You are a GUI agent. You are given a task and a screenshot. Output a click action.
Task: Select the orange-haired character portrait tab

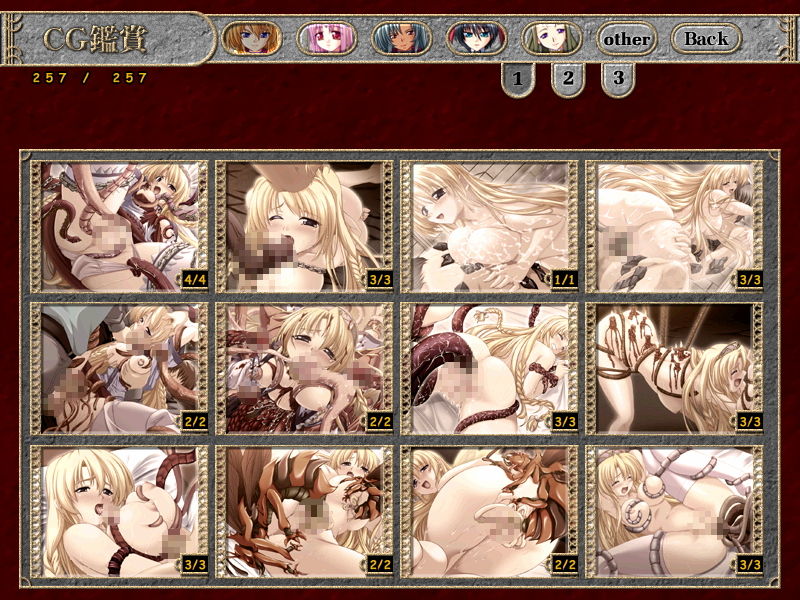251,39
